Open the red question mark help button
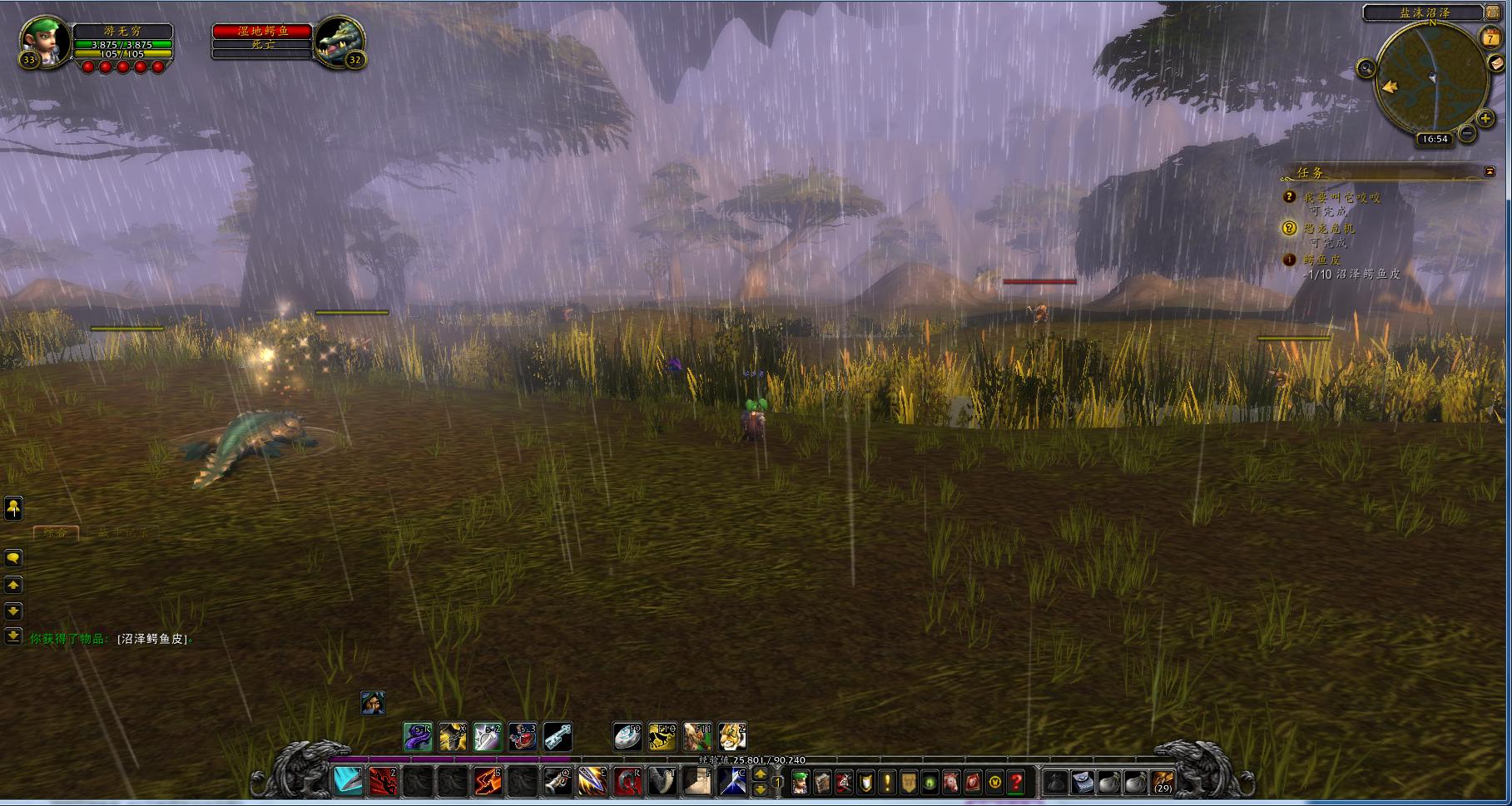 pyautogui.click(x=1016, y=783)
